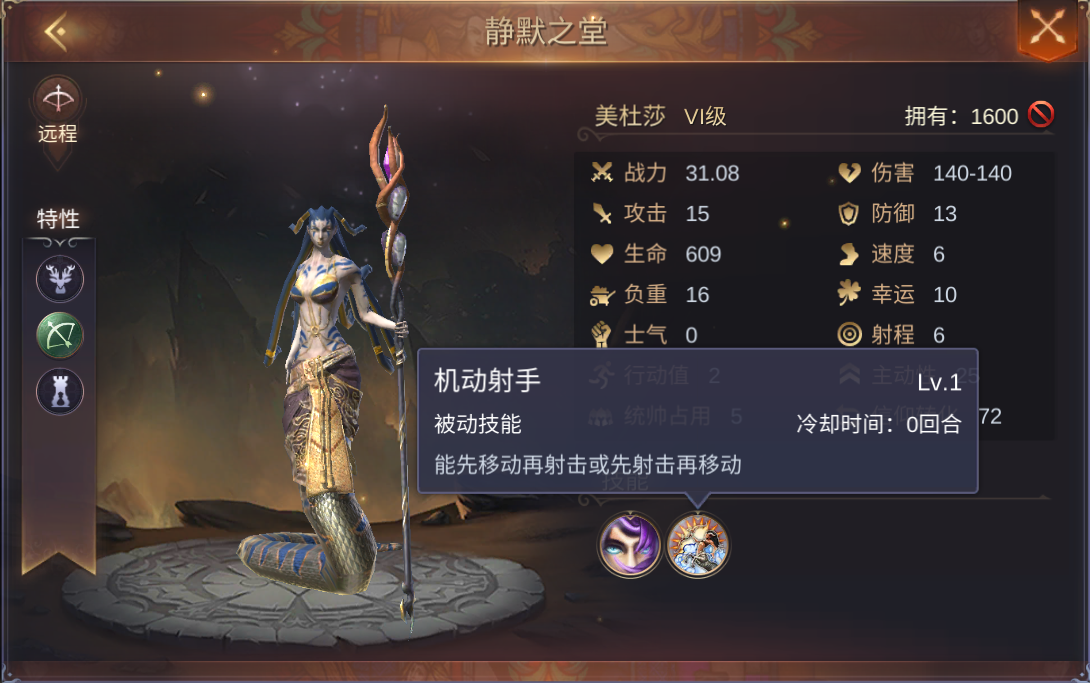Open the chess rook trait icon

(x=60, y=391)
